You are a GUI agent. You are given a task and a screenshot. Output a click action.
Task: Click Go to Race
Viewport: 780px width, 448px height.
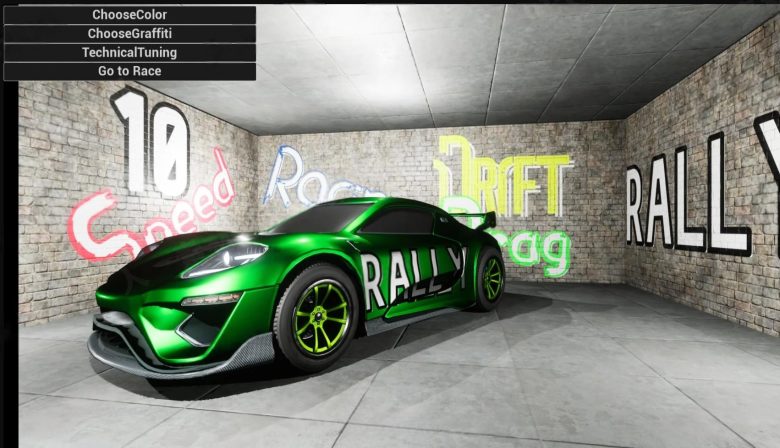click(130, 71)
